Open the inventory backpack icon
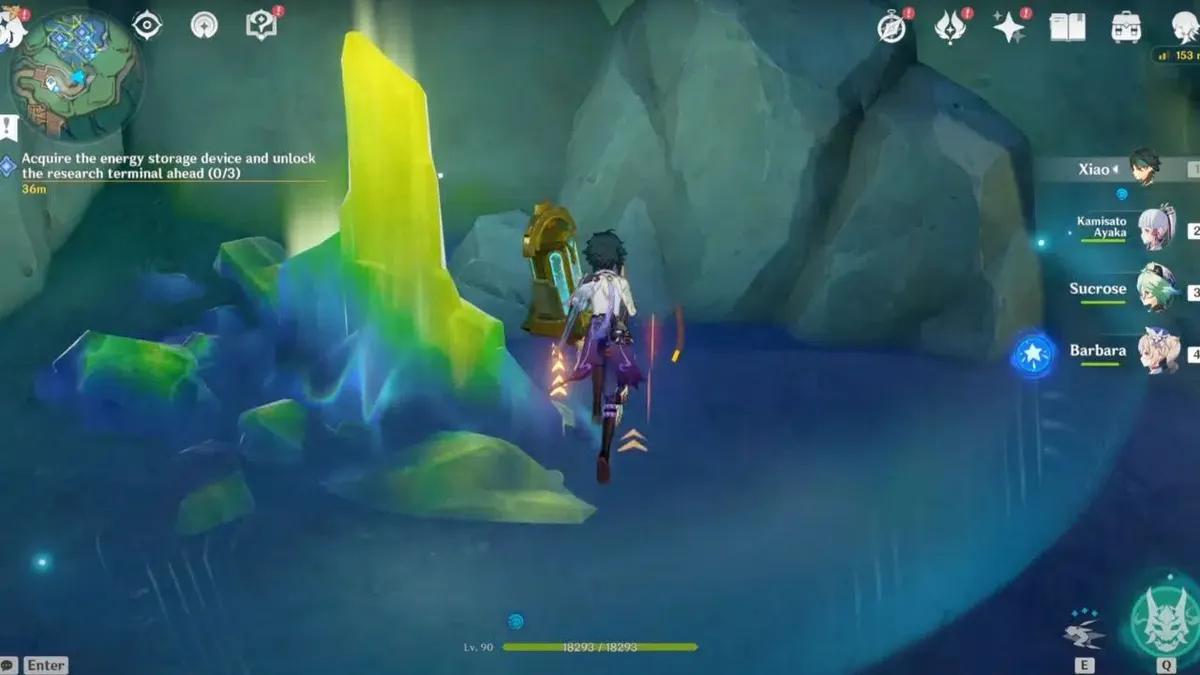This screenshot has height=675, width=1200. pos(1126,27)
